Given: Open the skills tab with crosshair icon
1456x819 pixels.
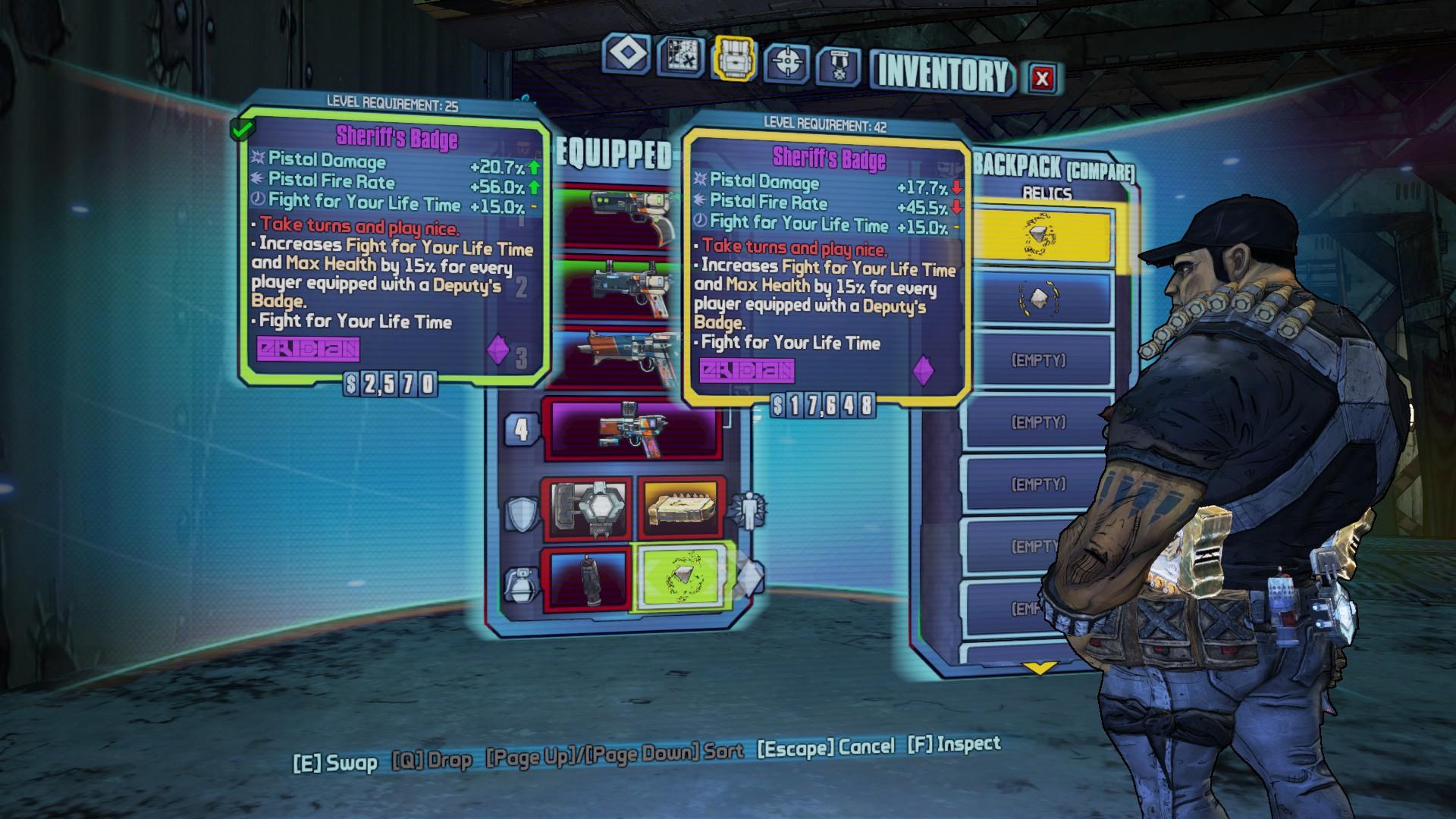Looking at the screenshot, I should (x=786, y=62).
